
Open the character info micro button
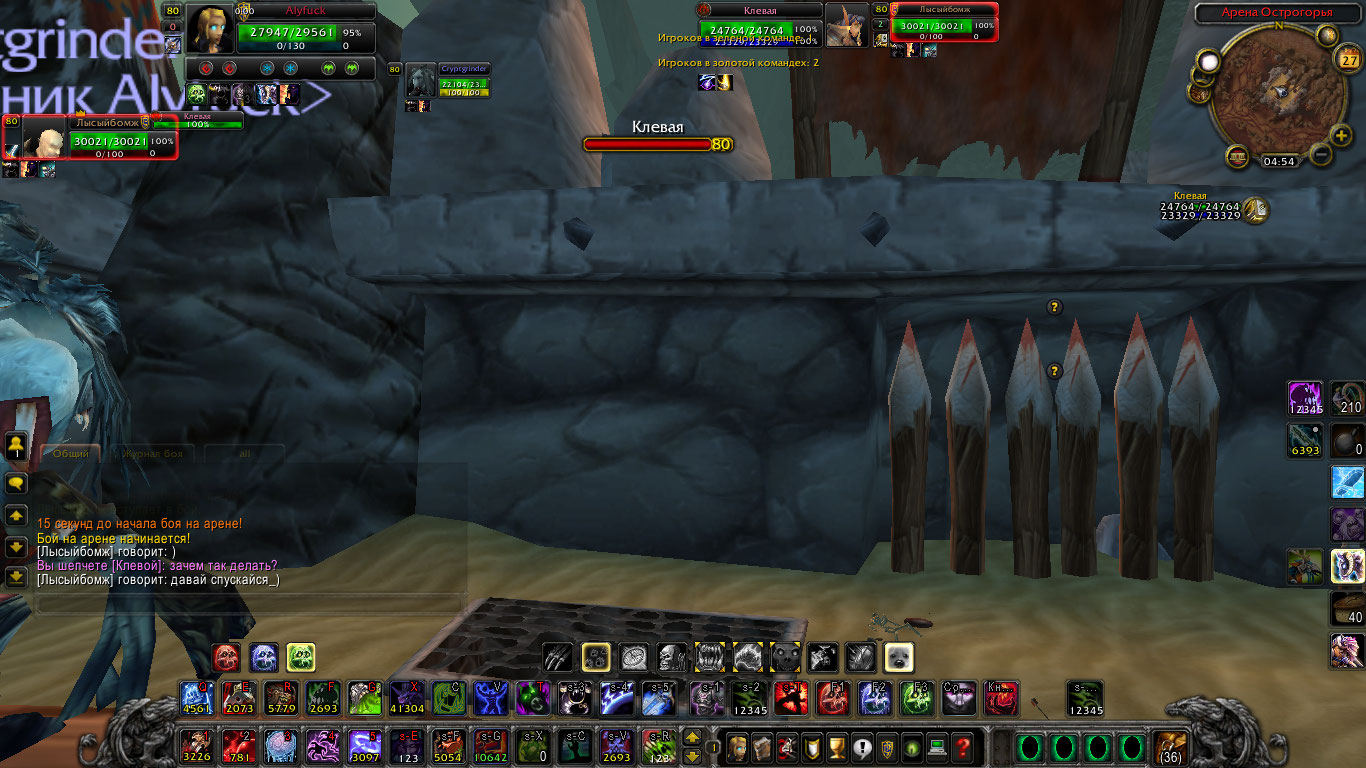click(x=737, y=747)
